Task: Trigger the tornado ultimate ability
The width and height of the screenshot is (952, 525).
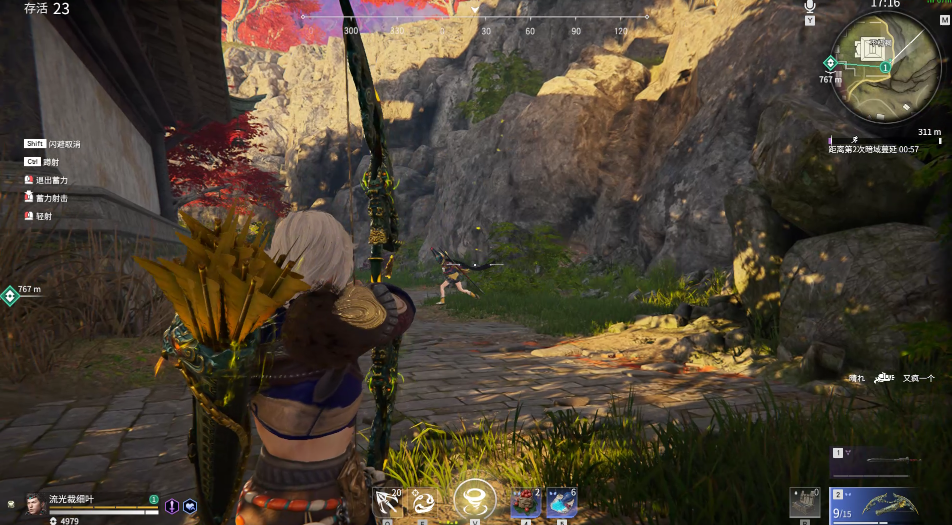Action: point(474,500)
